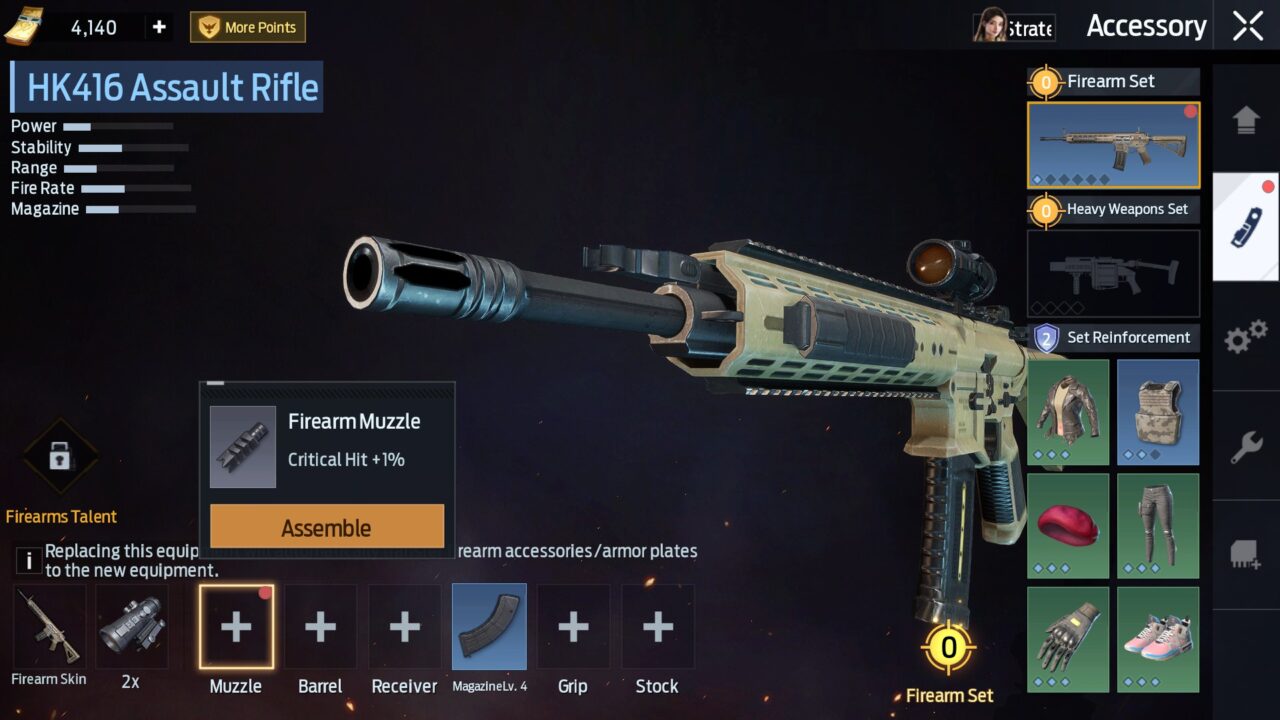Select the pink sneakers slot
Screen dimensions: 1280x720
[x=1157, y=639]
